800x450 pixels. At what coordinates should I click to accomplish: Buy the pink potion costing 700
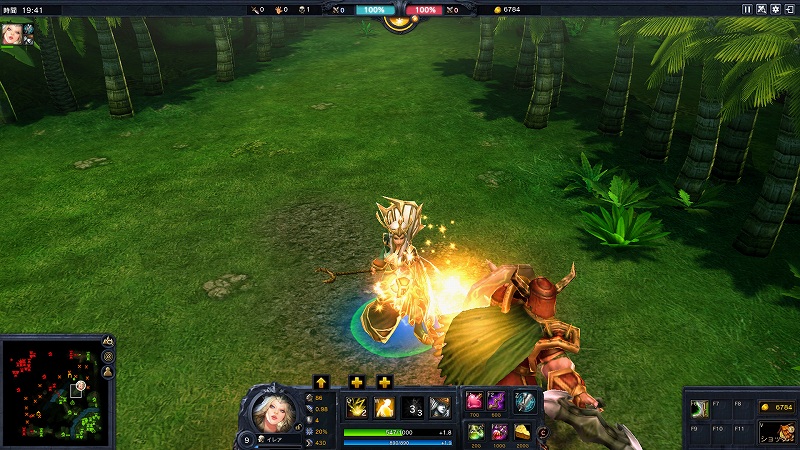474,401
